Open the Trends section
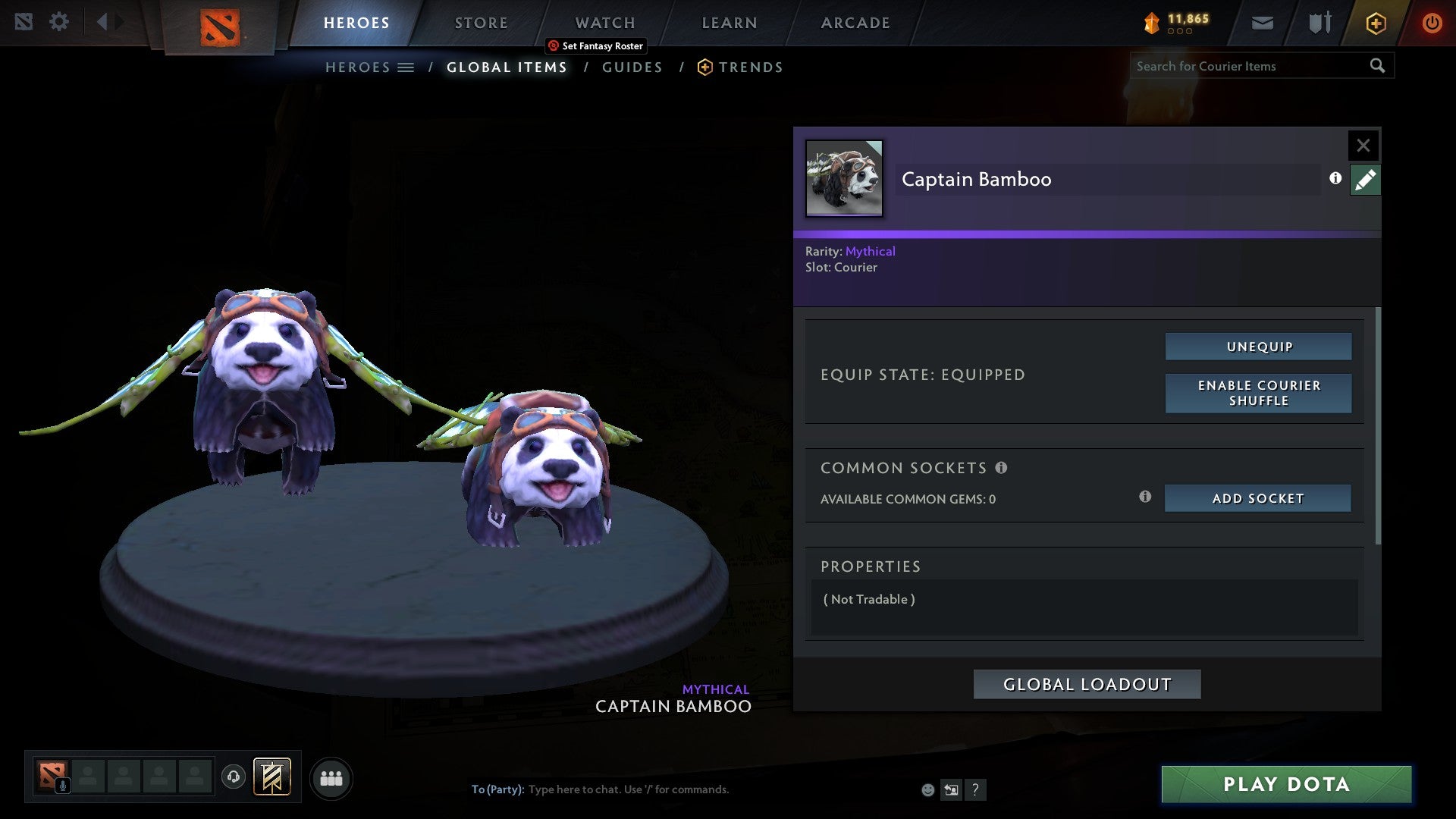The width and height of the screenshot is (1456, 819). click(x=751, y=67)
